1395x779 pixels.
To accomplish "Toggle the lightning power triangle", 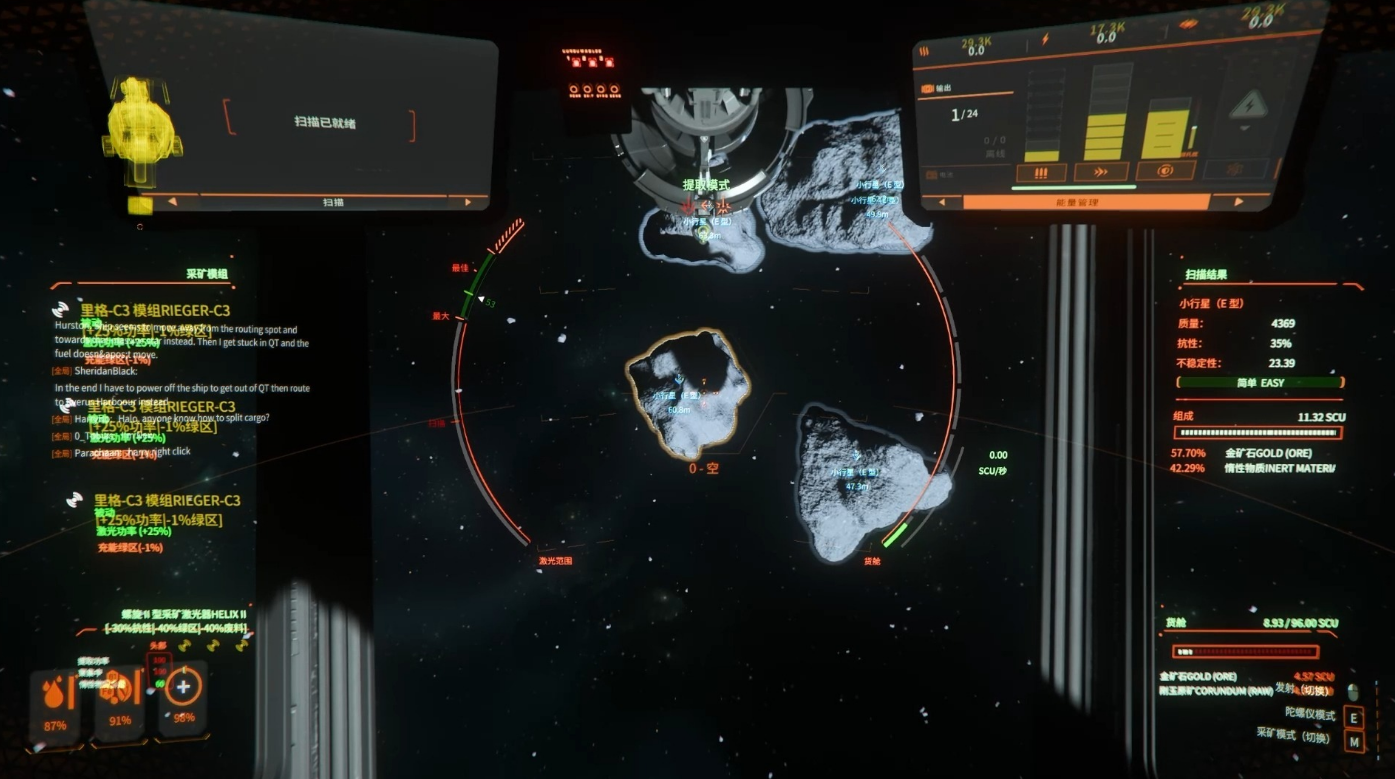I will tap(1247, 106).
